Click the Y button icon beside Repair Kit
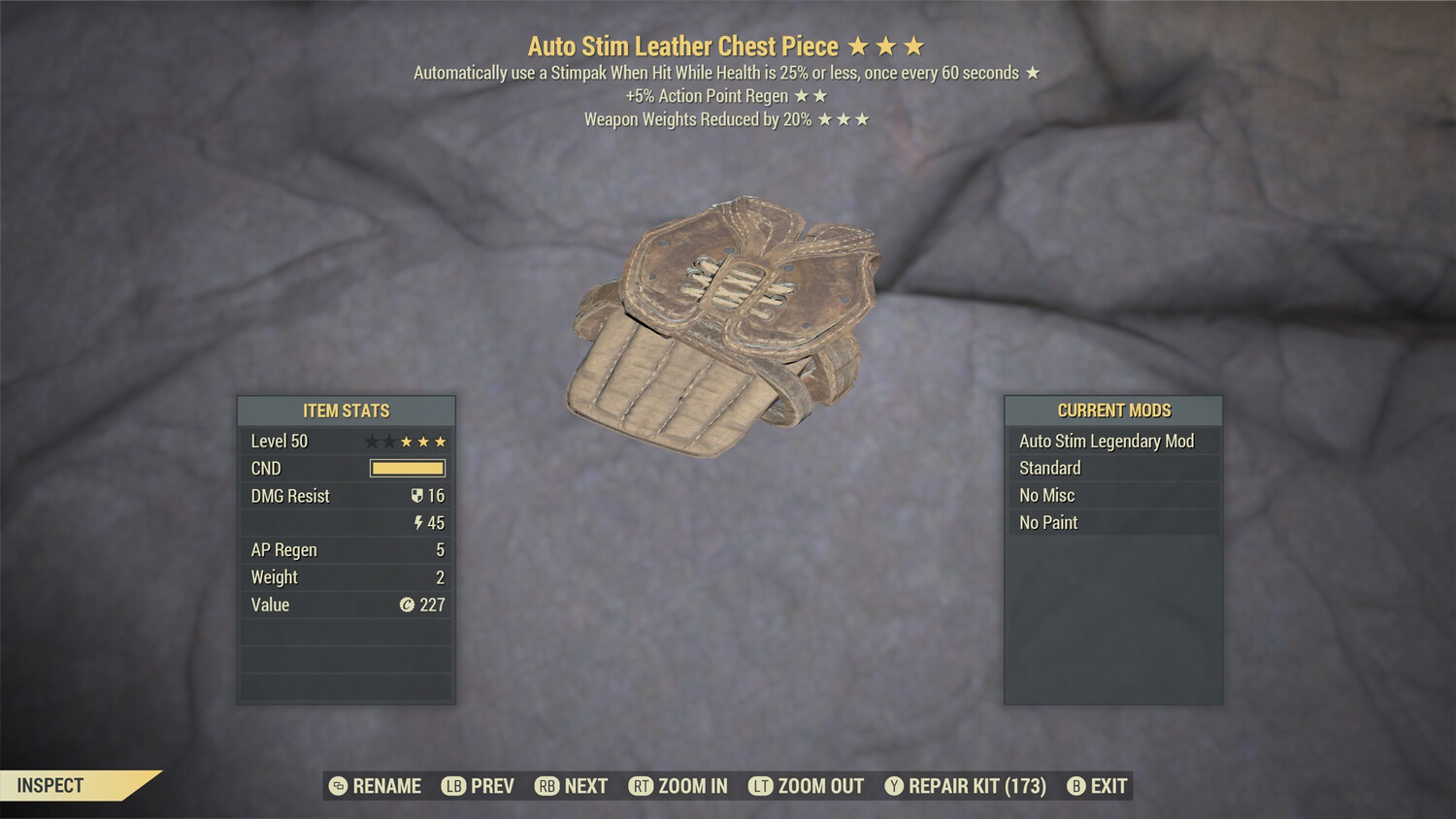1456x819 pixels. [893, 786]
